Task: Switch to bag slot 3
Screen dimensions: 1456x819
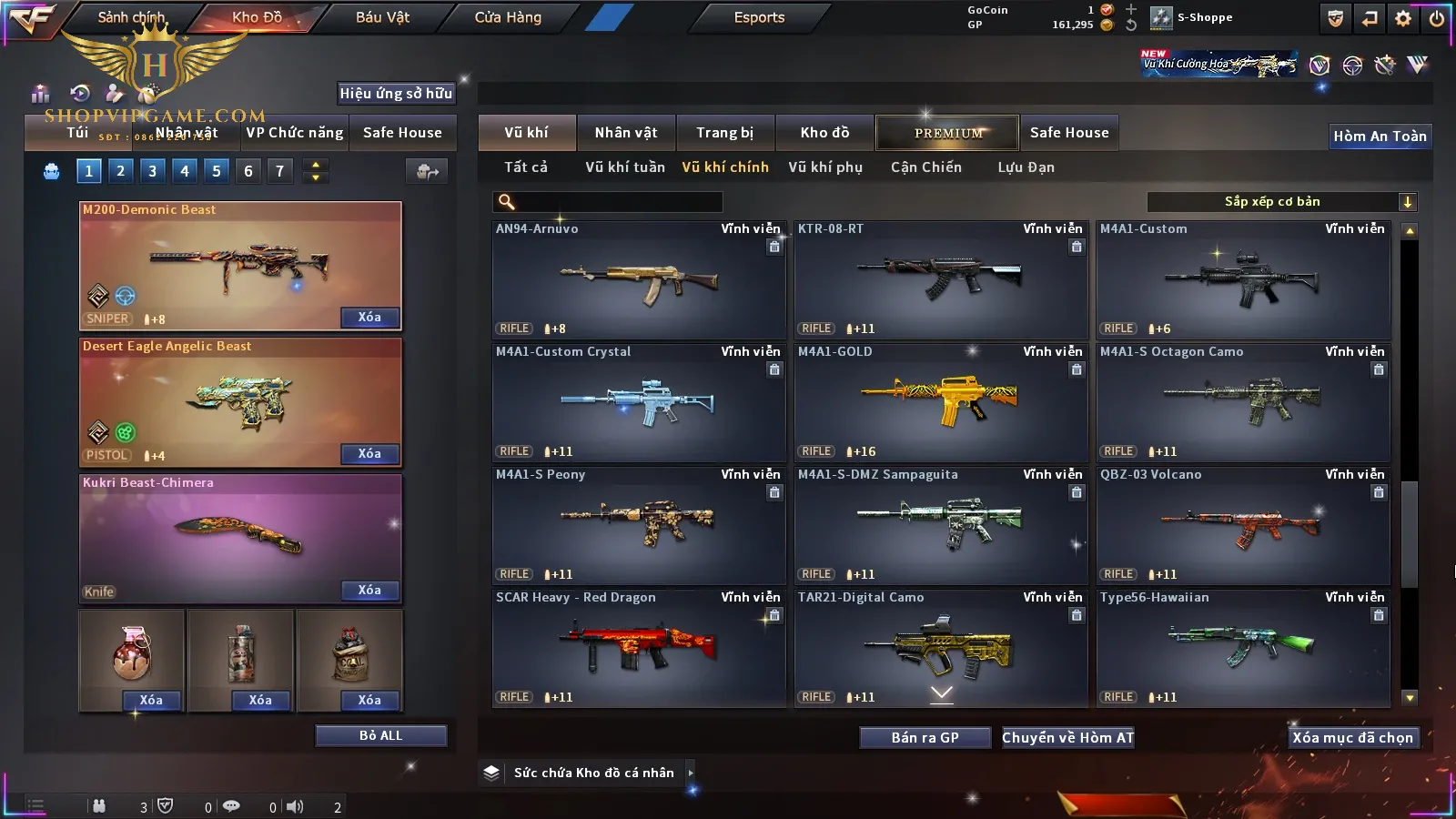Action: (x=152, y=170)
